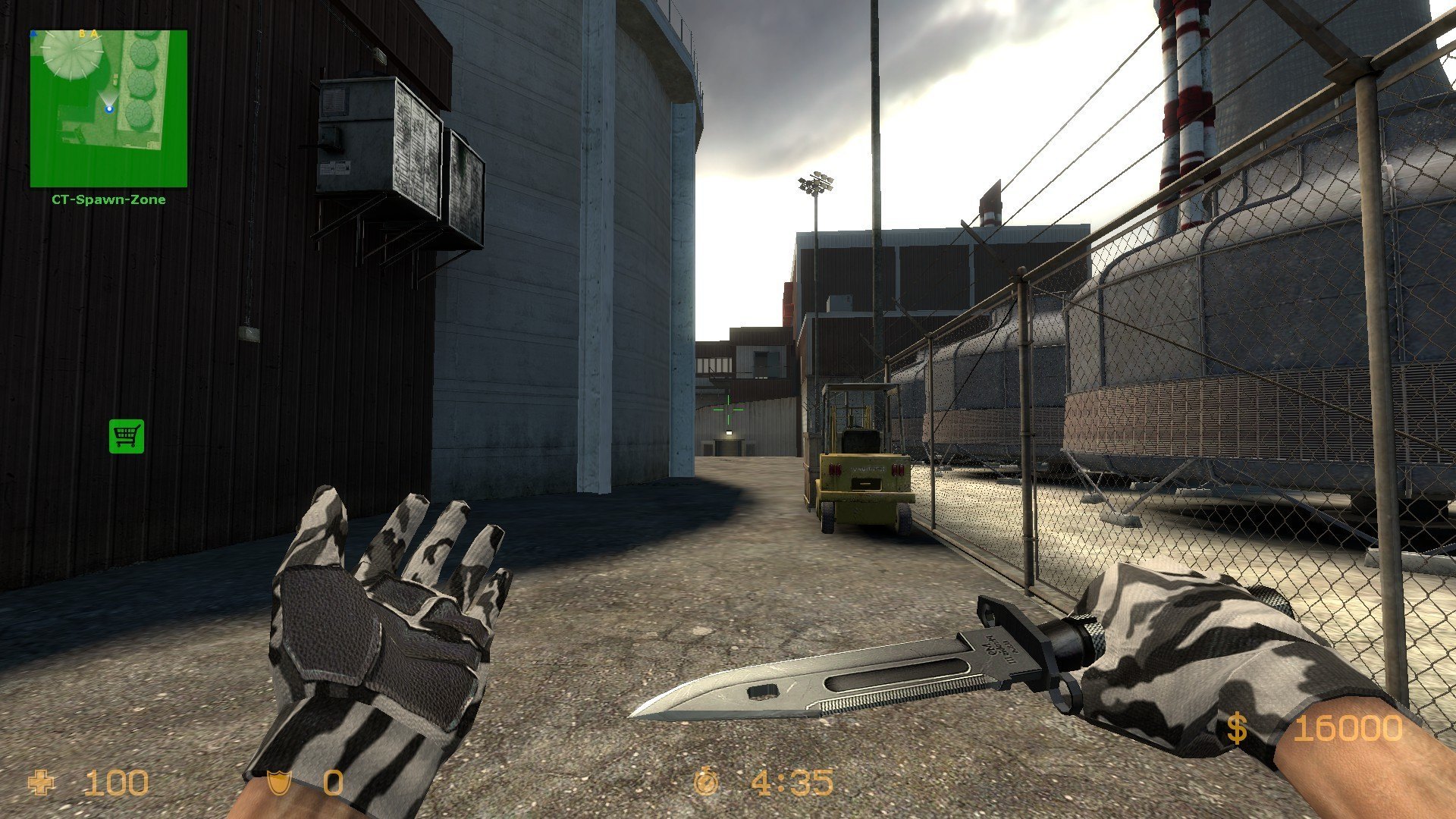Click the green radar minimap
The height and width of the screenshot is (819, 1456).
point(108,108)
